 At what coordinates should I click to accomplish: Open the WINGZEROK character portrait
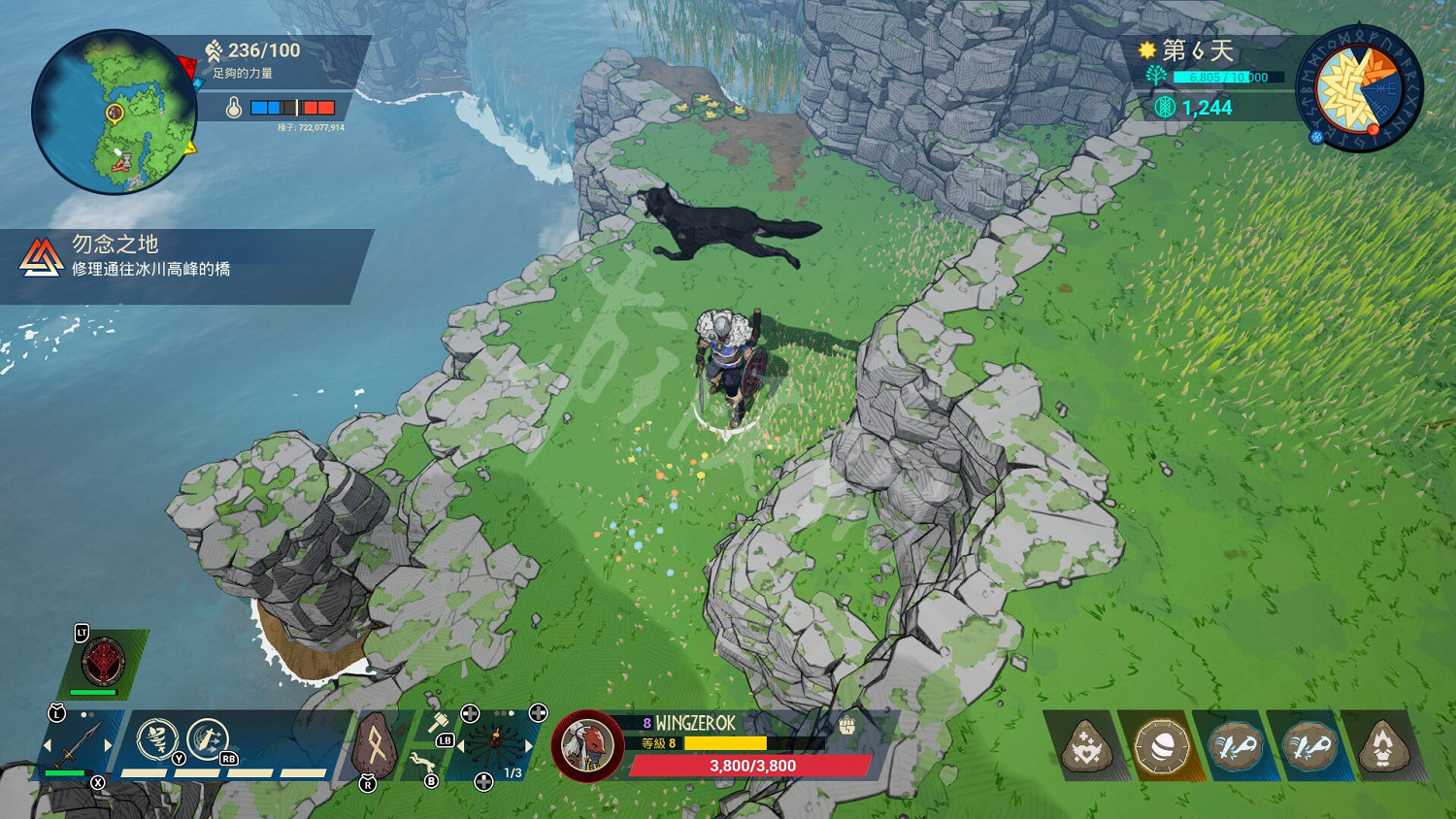[587, 746]
